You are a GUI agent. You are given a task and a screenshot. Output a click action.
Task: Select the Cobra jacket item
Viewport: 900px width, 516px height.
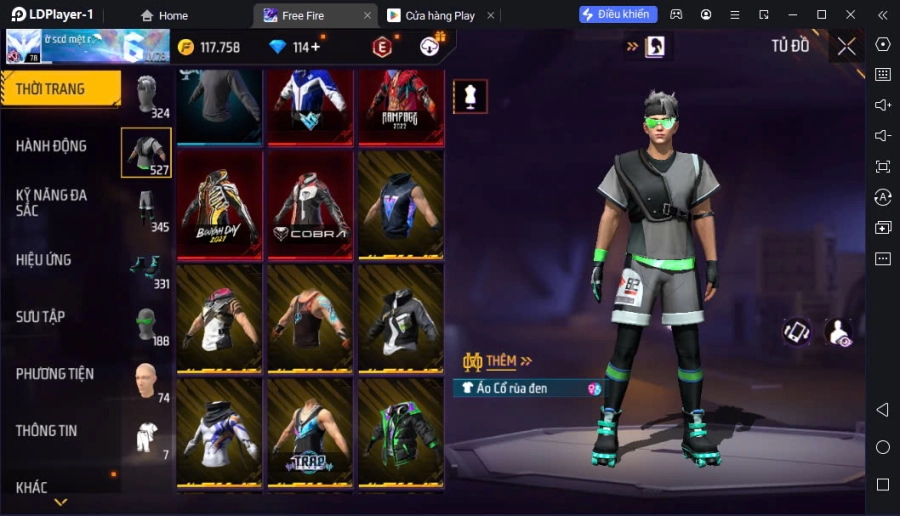pos(310,205)
